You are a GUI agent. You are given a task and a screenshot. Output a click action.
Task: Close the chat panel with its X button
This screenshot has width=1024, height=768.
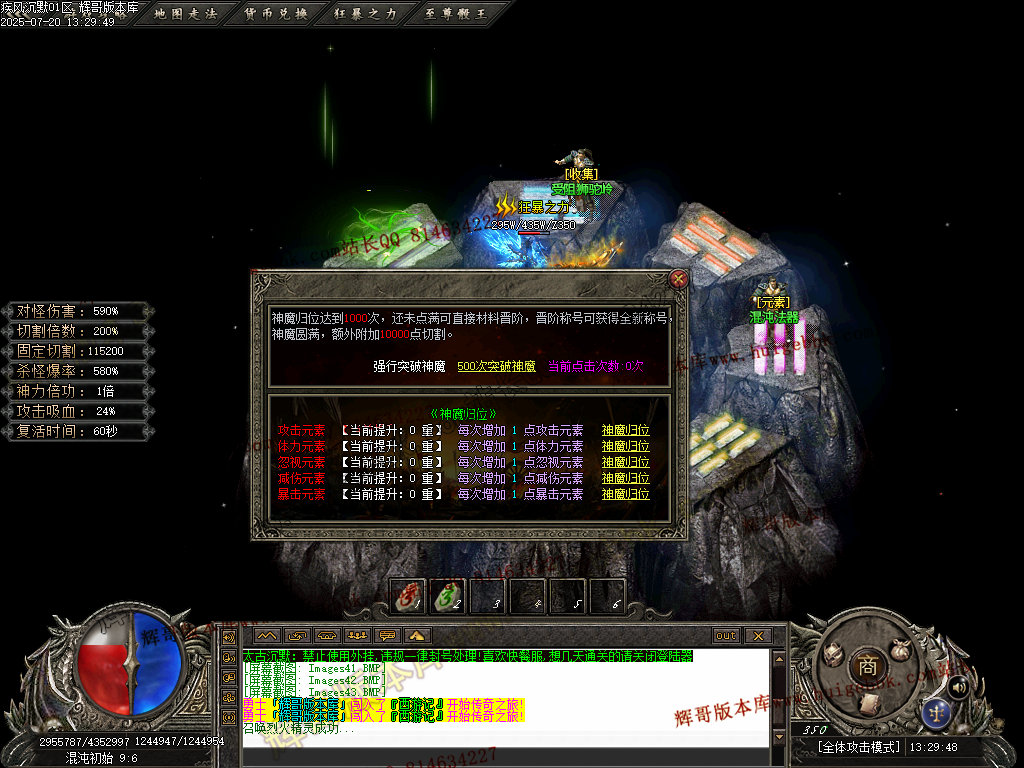coord(757,636)
